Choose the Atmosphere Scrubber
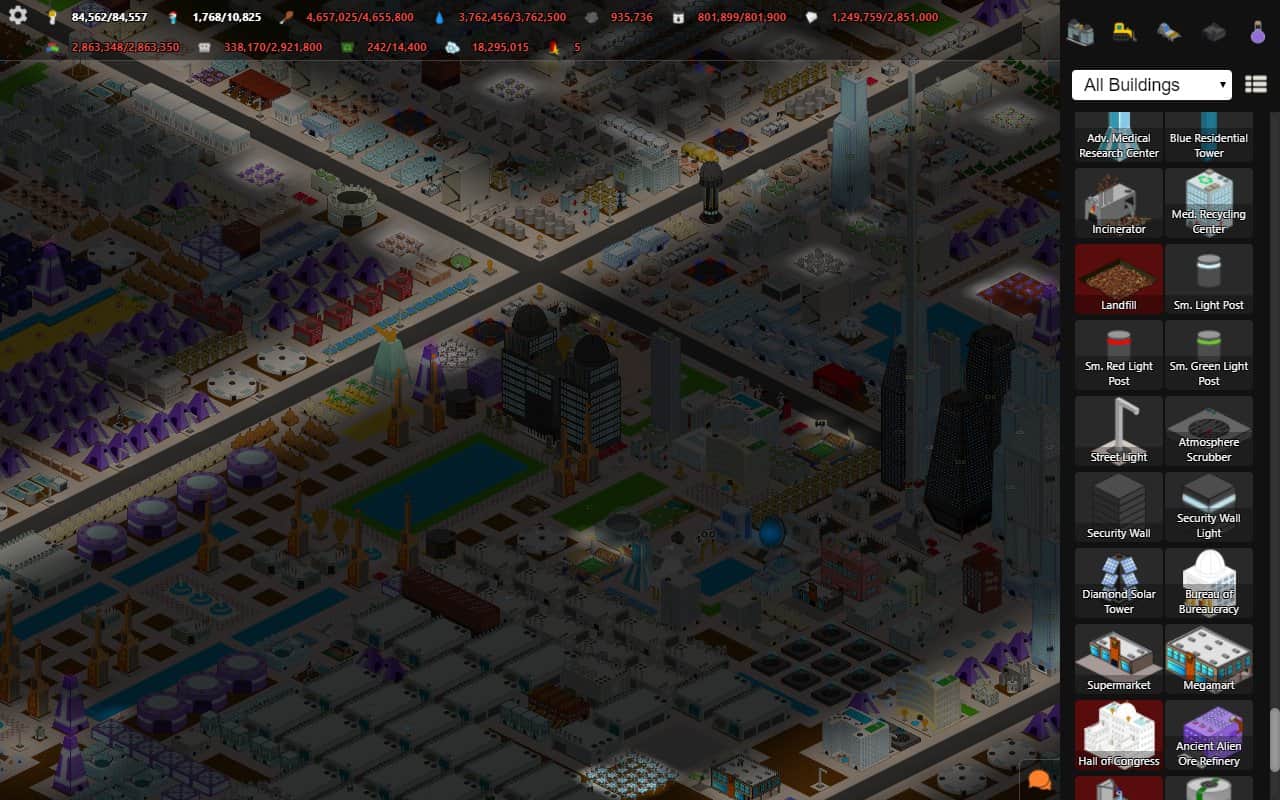This screenshot has width=1280, height=800. point(1208,430)
